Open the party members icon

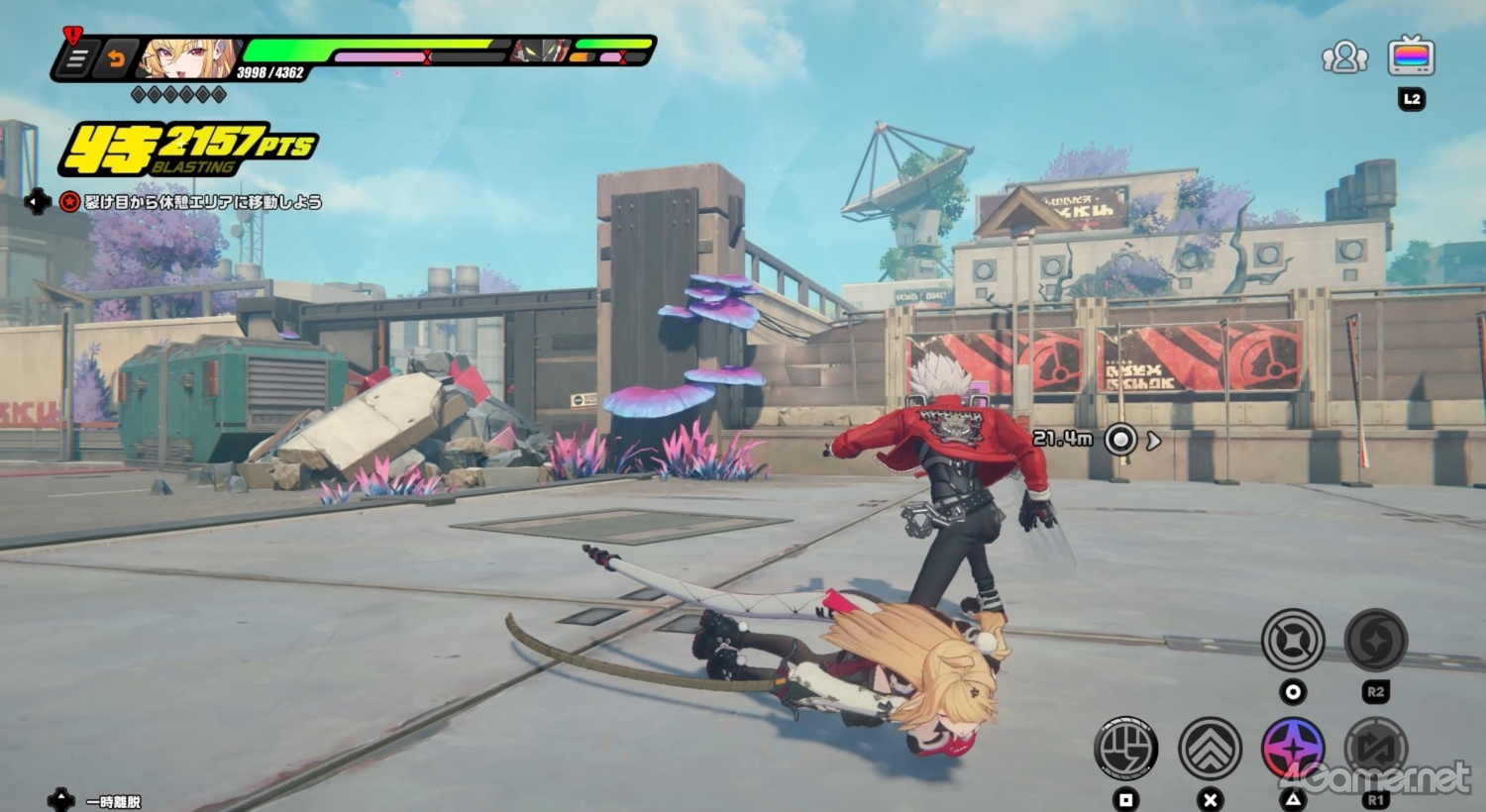(x=1344, y=57)
